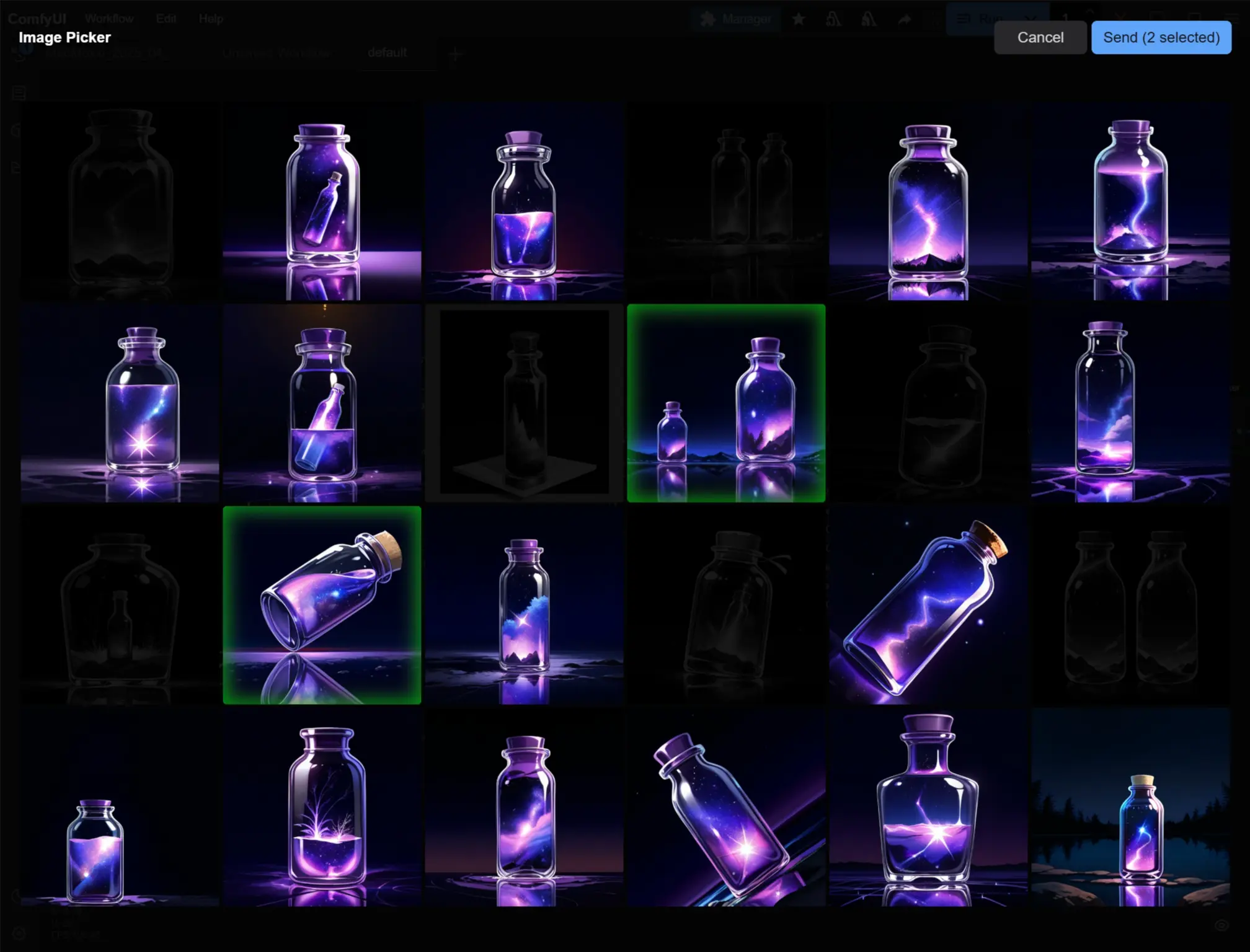Pick the tilted purple-capped bottle with starburst
1250x952 pixels.
tap(726, 807)
